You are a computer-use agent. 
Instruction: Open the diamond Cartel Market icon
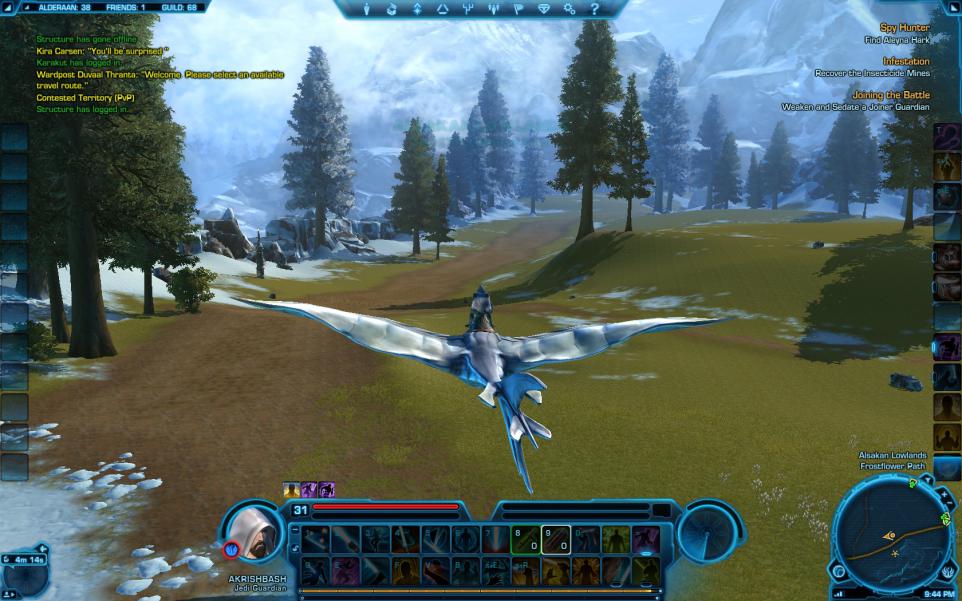click(544, 9)
